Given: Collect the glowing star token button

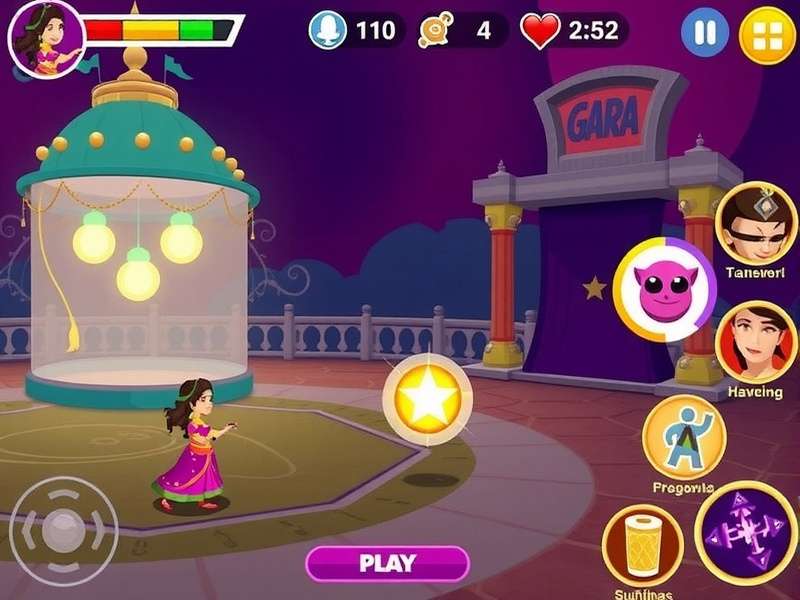Looking at the screenshot, I should tap(428, 400).
